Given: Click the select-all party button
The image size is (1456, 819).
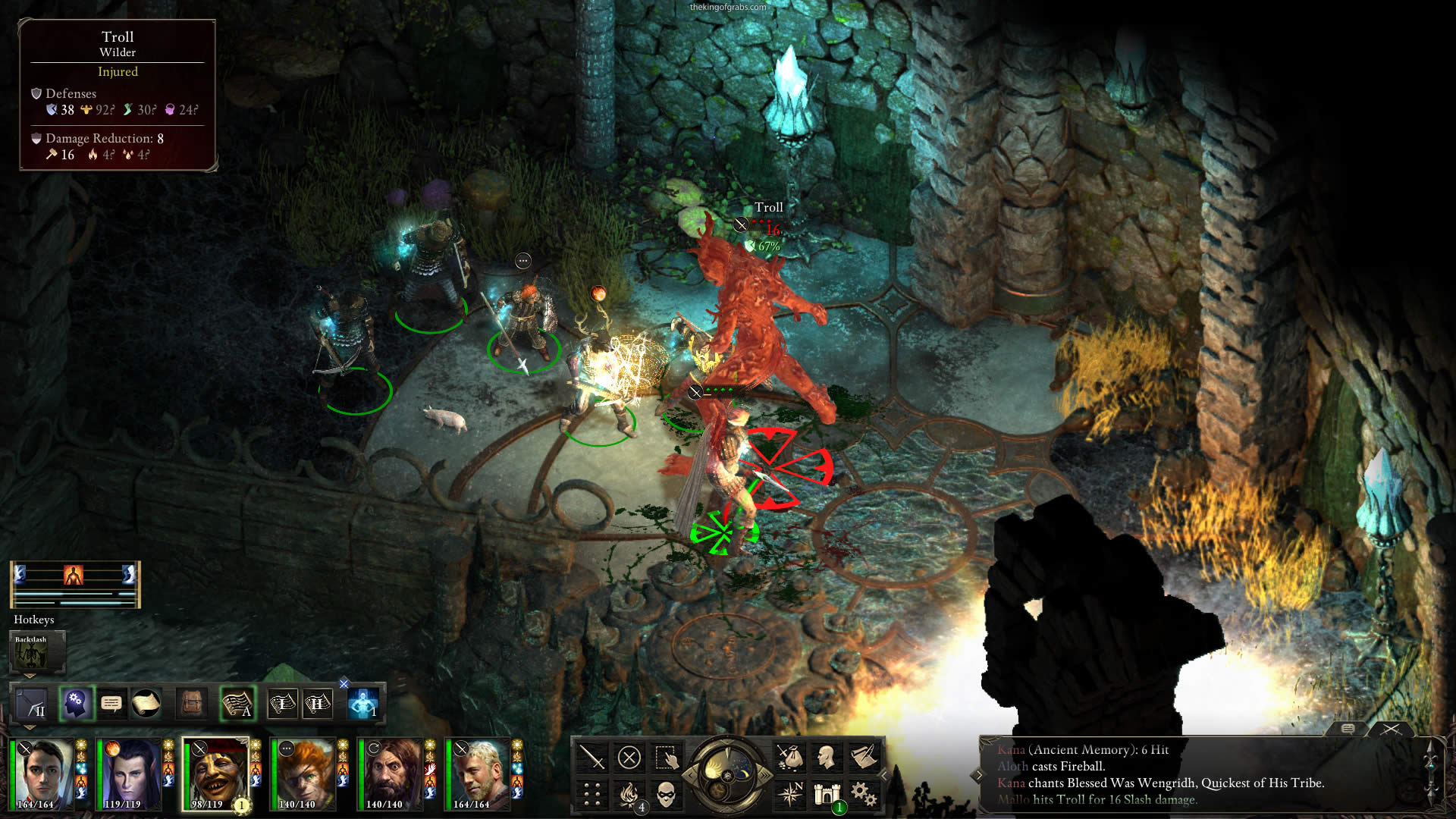Looking at the screenshot, I should click(666, 757).
